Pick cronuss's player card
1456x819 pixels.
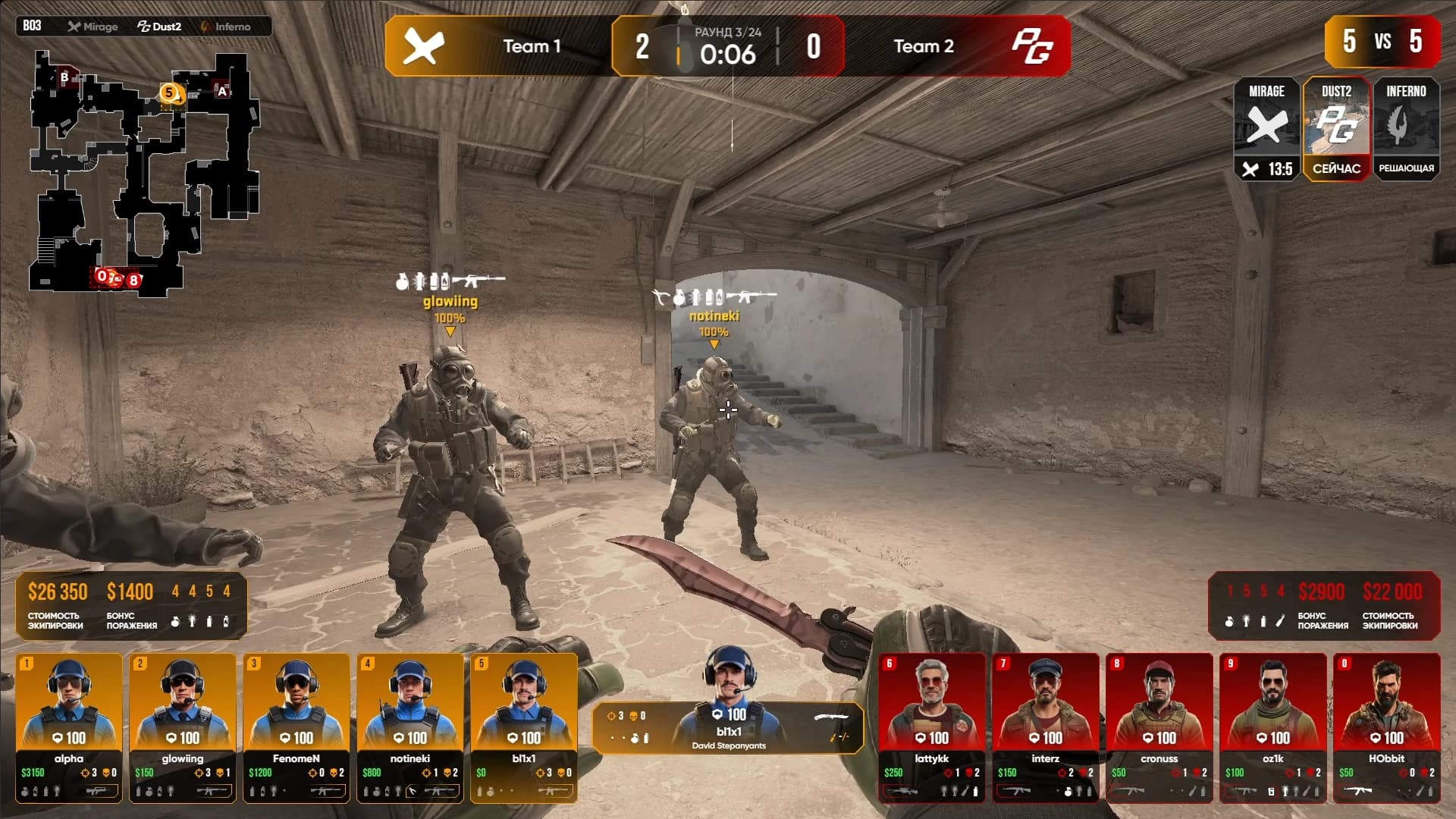click(x=1159, y=726)
